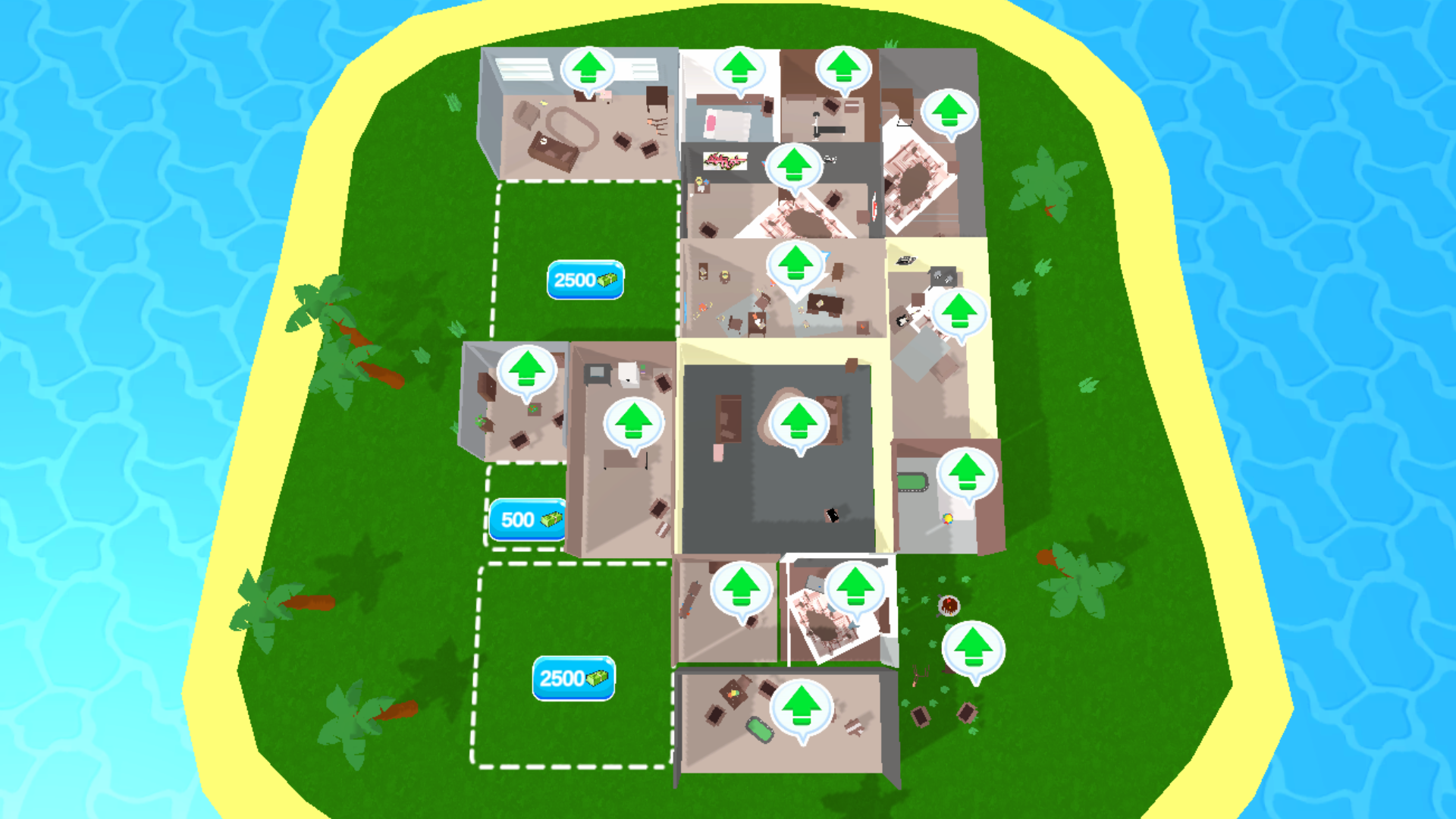Click the campfire near the bottom right
The width and height of the screenshot is (1456, 819).
[x=950, y=607]
